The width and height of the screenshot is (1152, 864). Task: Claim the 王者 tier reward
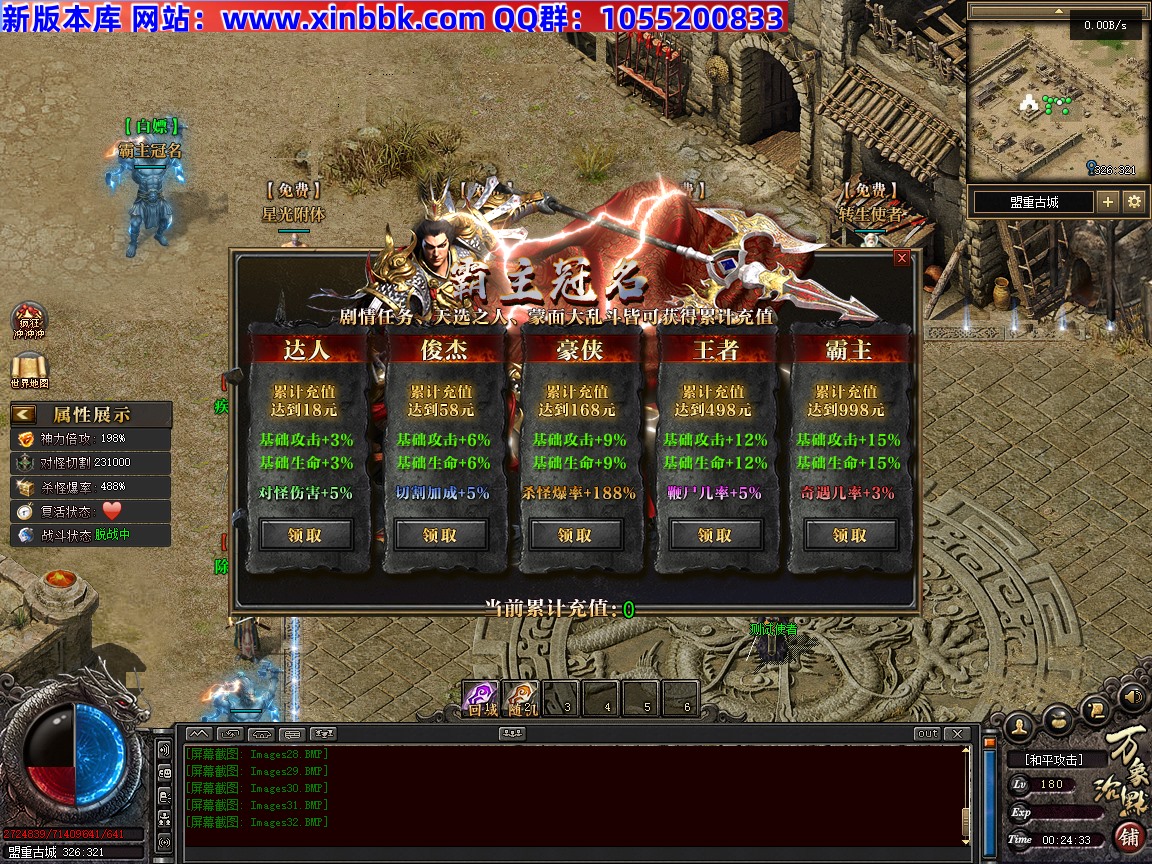click(x=714, y=535)
